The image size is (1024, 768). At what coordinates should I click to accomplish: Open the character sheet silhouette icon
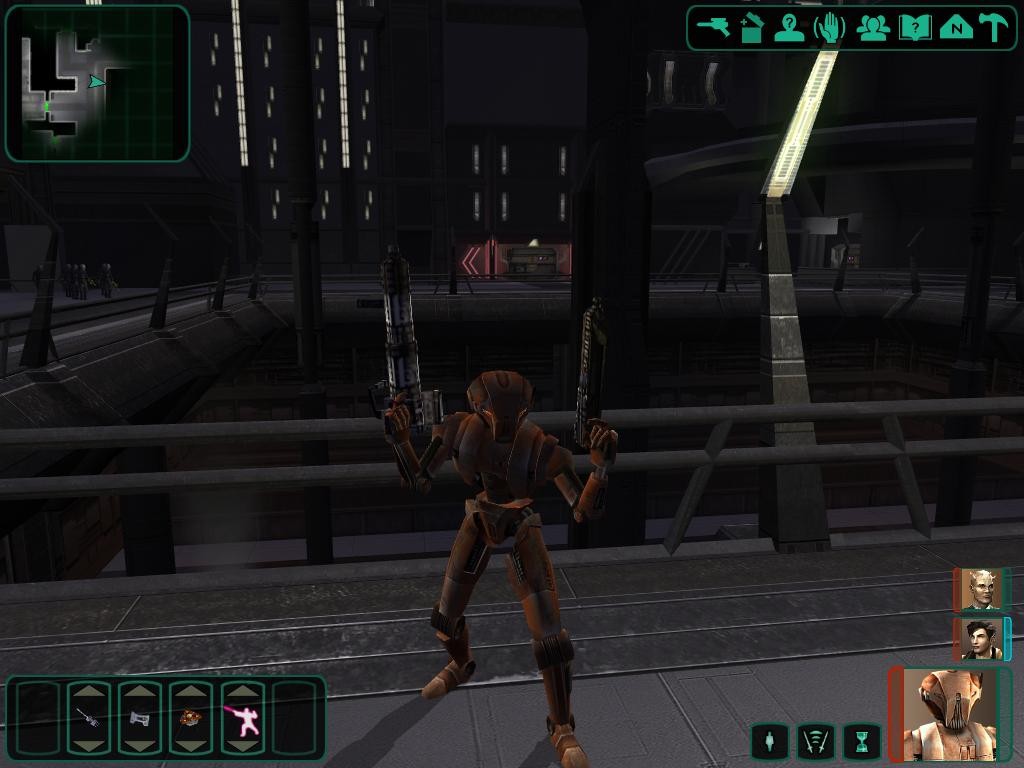(x=790, y=27)
